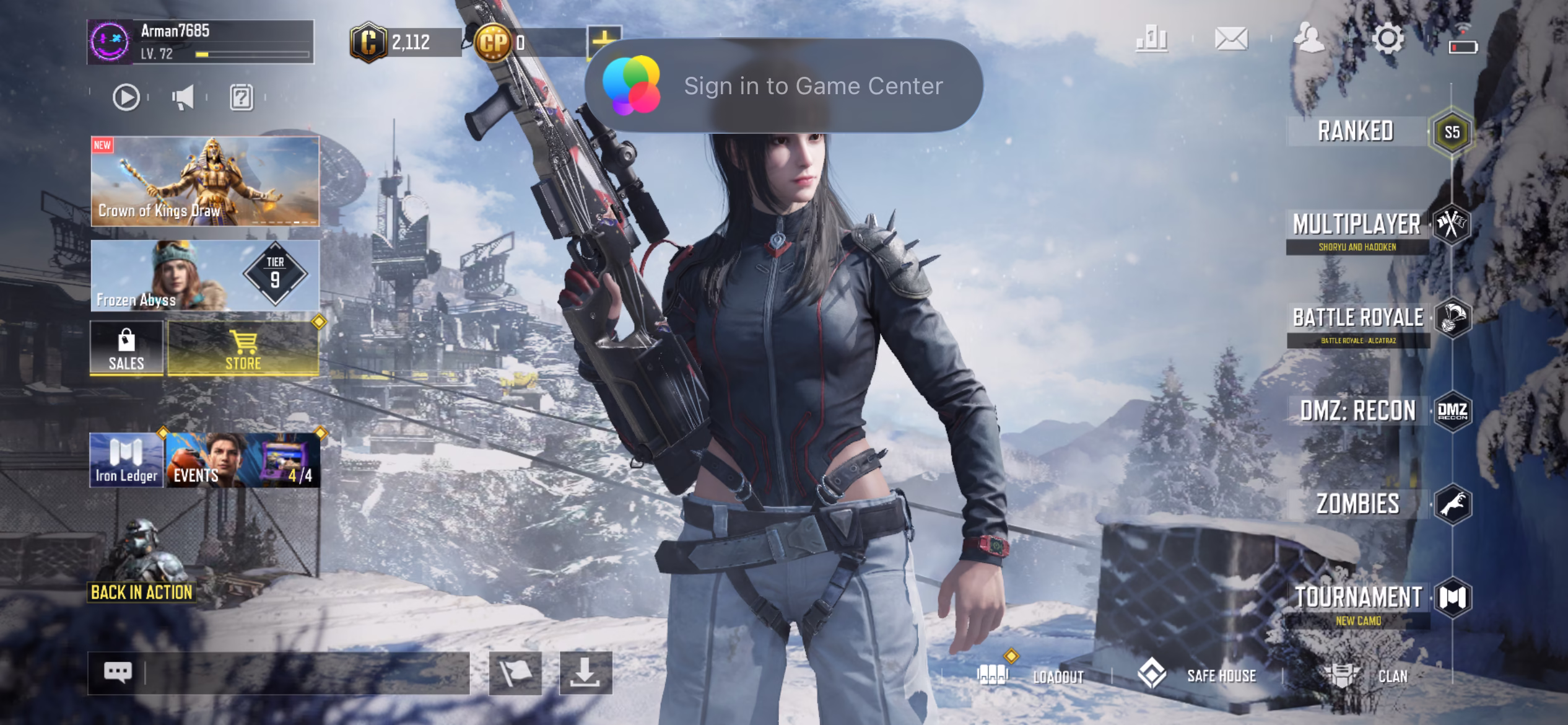Browse the Sales section

(126, 348)
